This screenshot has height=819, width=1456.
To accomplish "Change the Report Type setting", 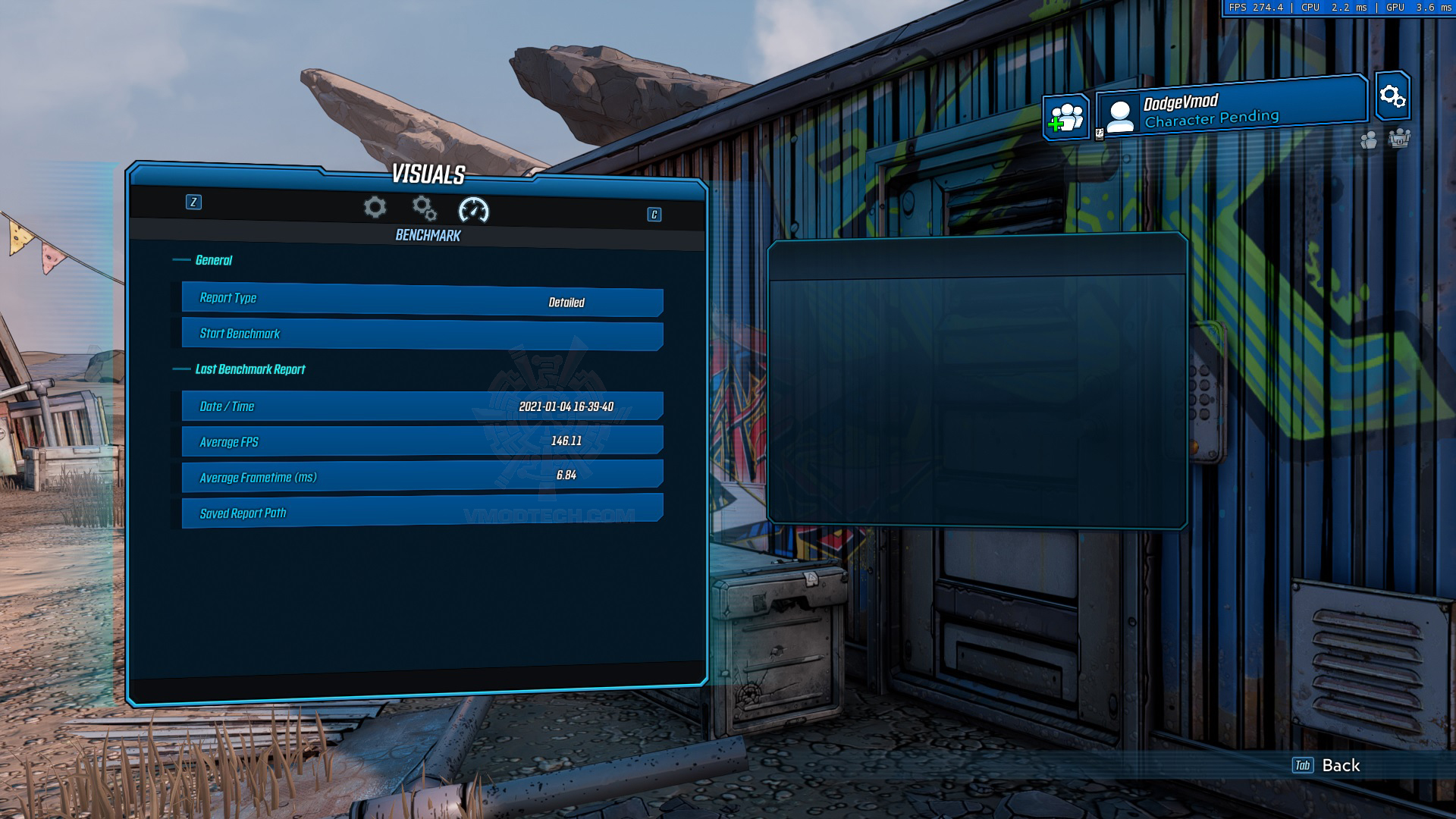I will (x=422, y=300).
